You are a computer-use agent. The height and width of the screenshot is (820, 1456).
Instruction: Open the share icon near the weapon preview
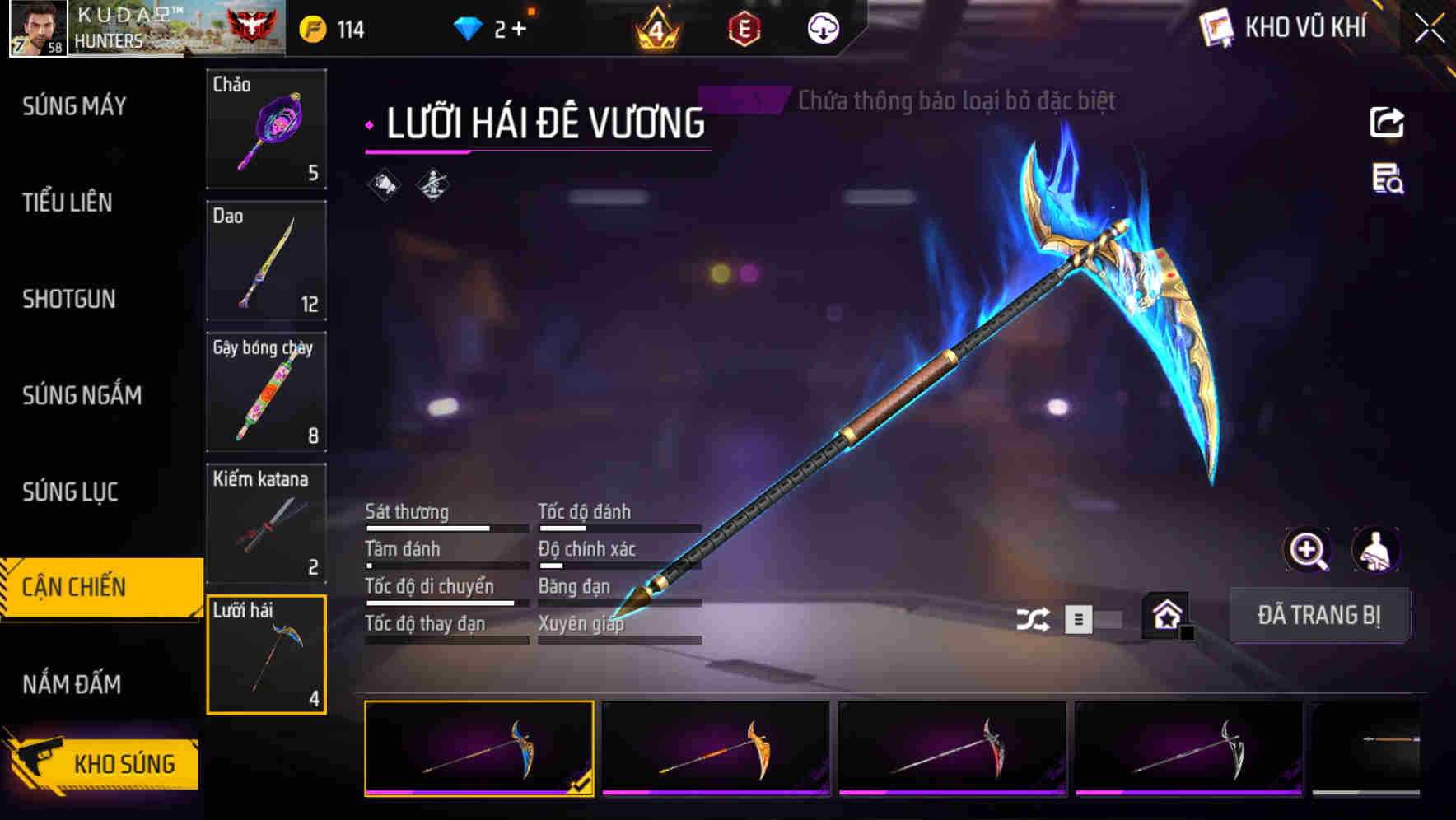coord(1388,122)
